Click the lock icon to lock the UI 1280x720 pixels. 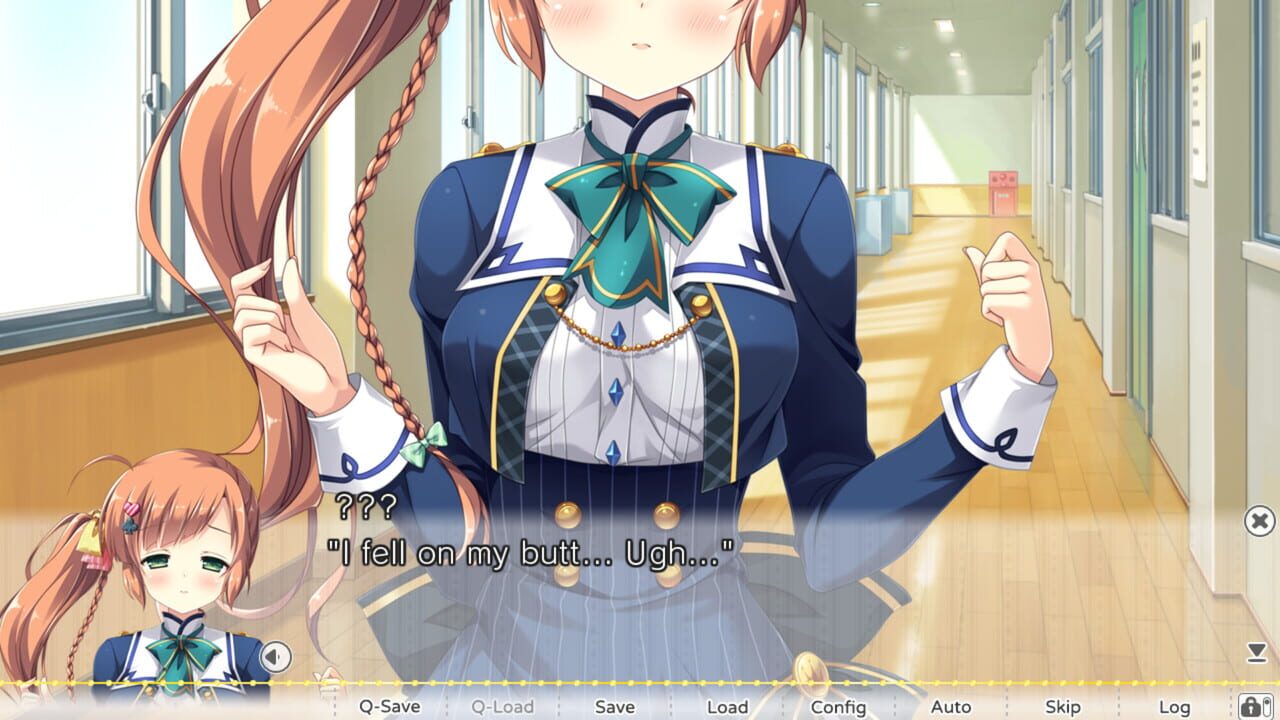[1253, 705]
